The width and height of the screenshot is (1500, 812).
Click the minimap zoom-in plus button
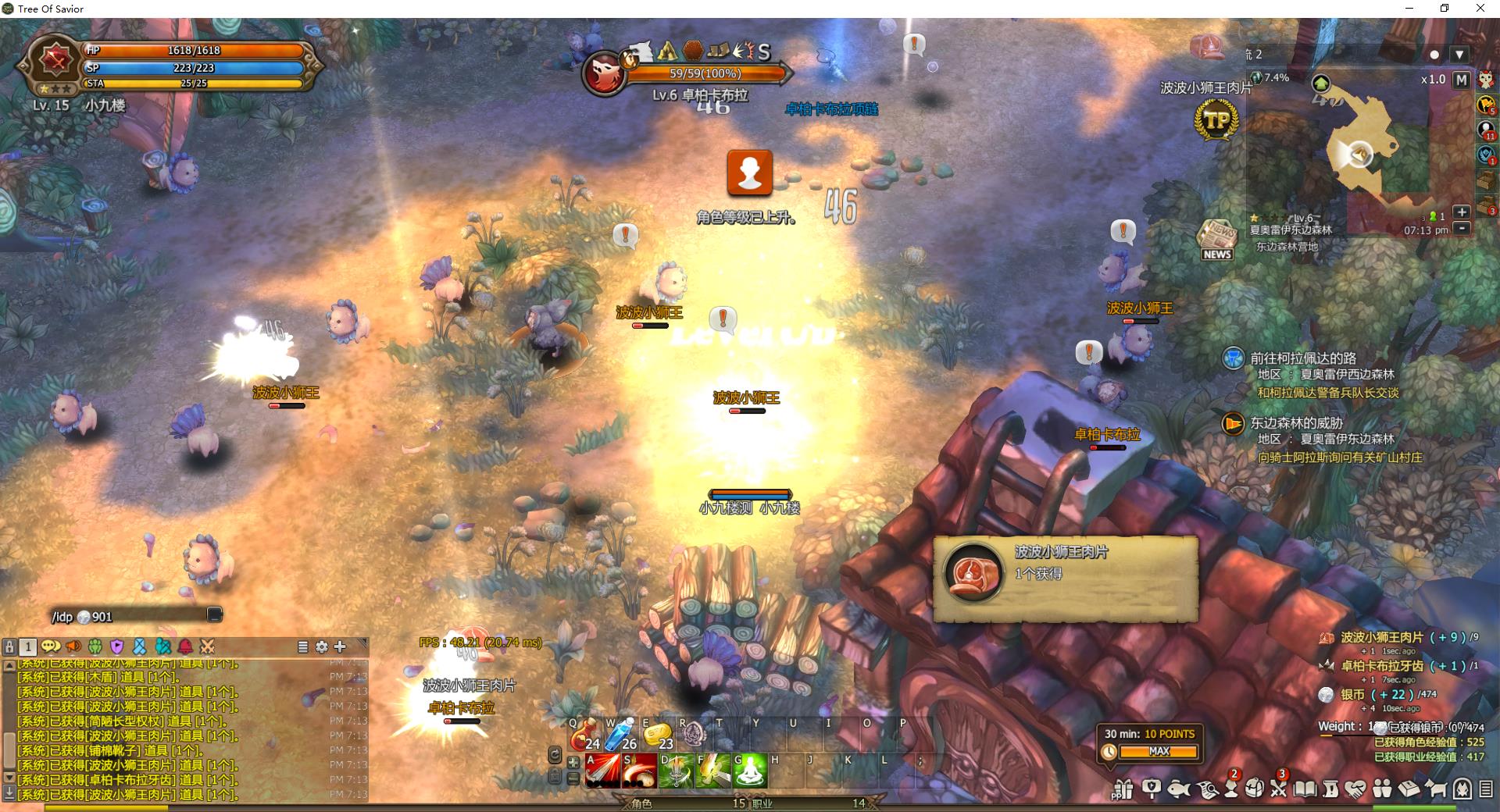[1462, 212]
